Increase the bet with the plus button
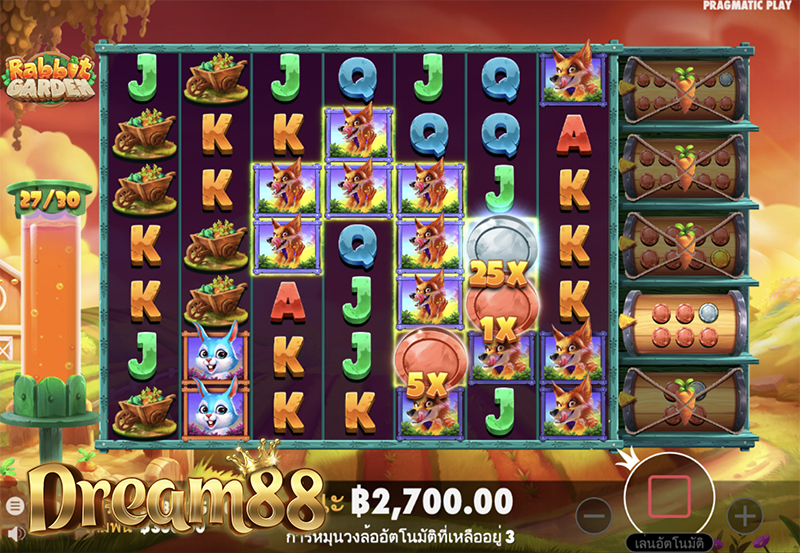800x553 pixels. coord(744,517)
